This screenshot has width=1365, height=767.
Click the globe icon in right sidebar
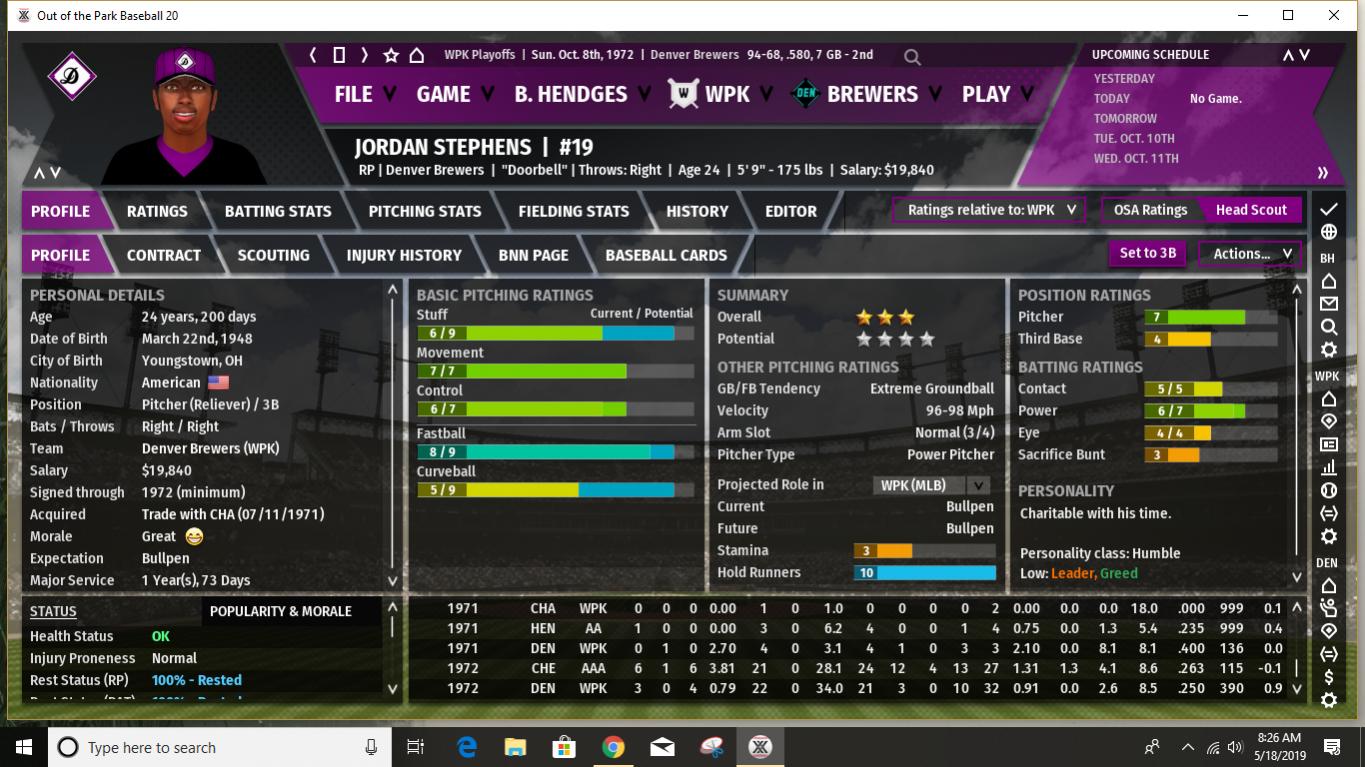point(1327,231)
